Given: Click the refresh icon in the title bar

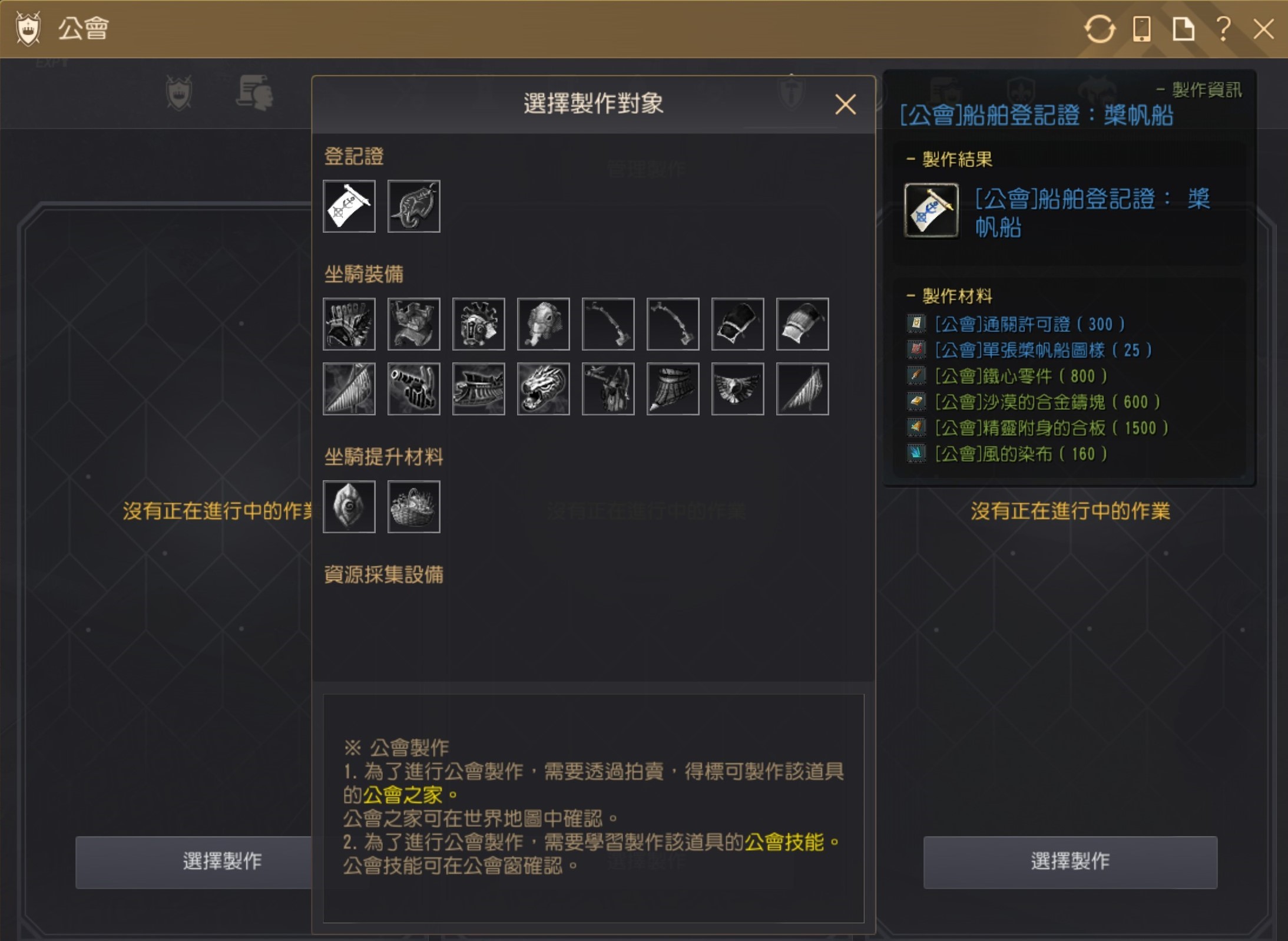Looking at the screenshot, I should [1100, 29].
